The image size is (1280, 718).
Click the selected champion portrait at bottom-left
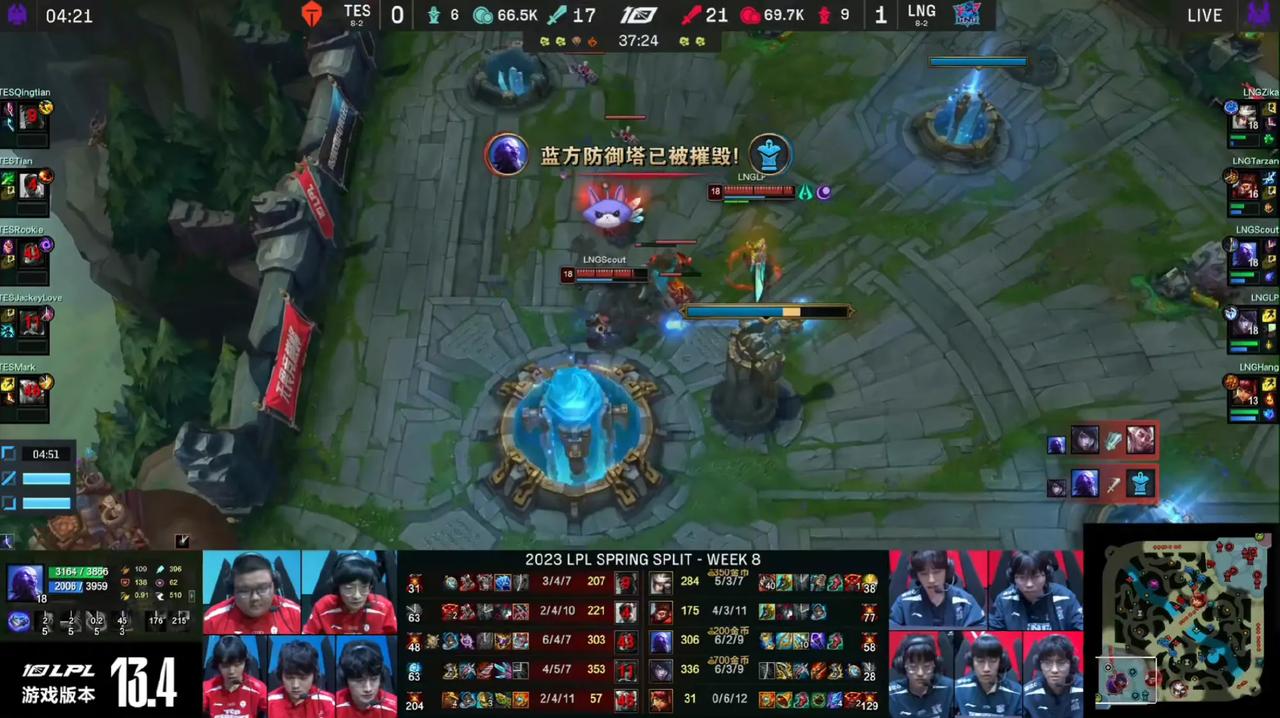25,582
